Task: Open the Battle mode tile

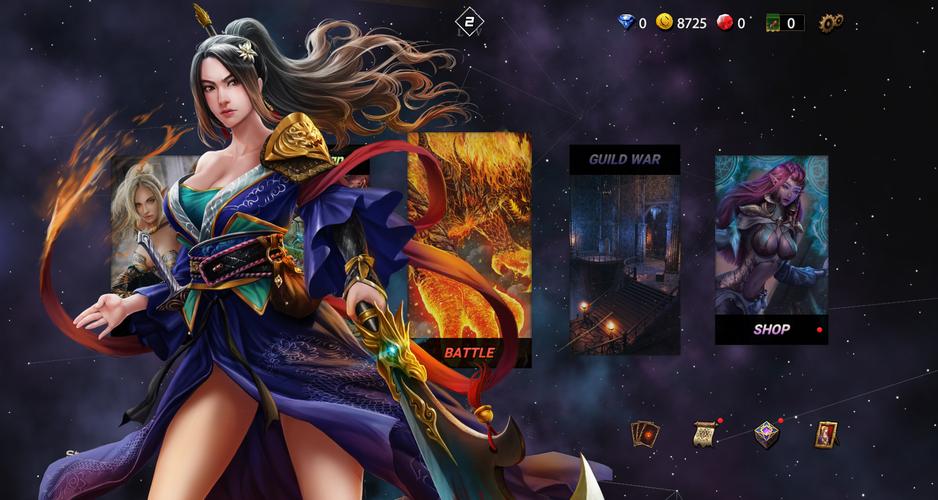Action: 470,250
